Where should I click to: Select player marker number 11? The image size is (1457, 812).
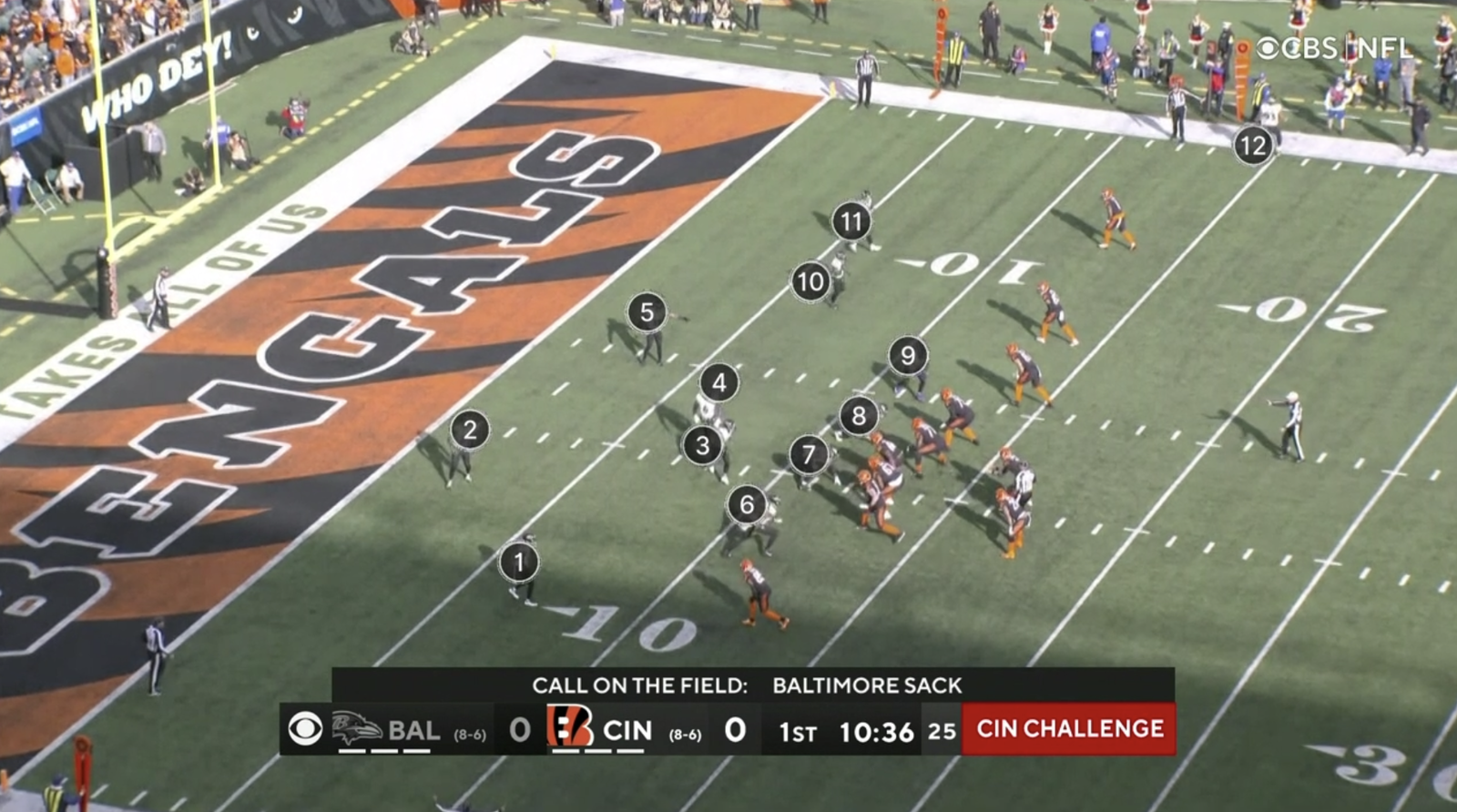[x=851, y=221]
